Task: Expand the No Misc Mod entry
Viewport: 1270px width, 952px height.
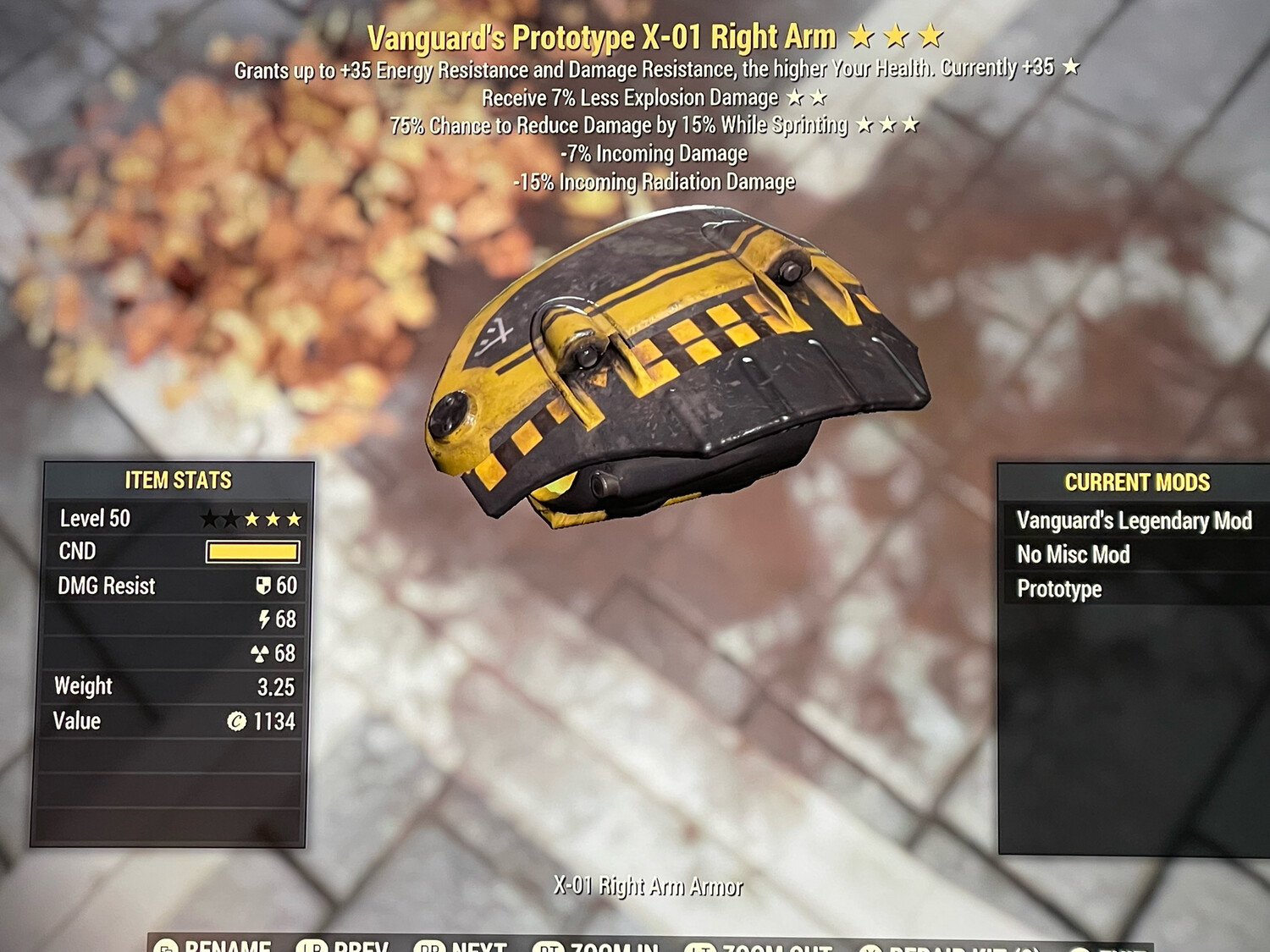Action: pyautogui.click(x=1074, y=555)
